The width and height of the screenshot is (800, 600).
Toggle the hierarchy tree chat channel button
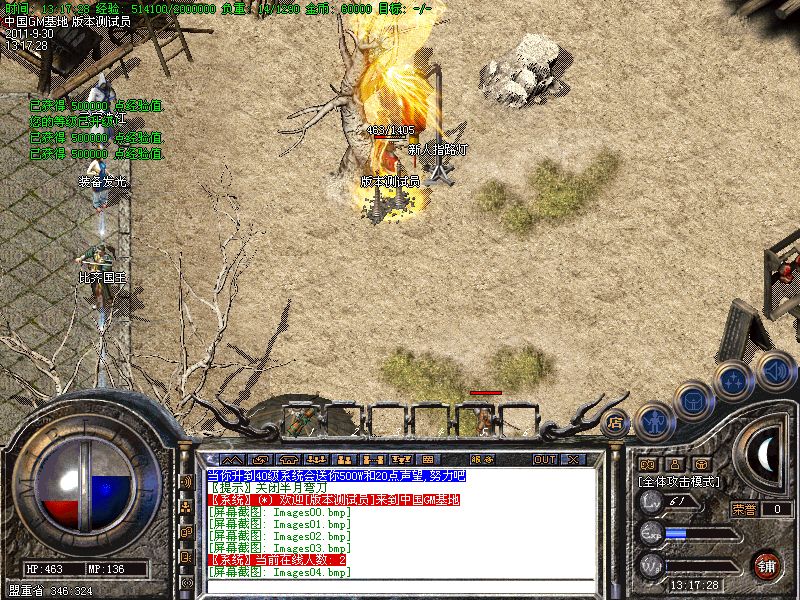[x=185, y=507]
